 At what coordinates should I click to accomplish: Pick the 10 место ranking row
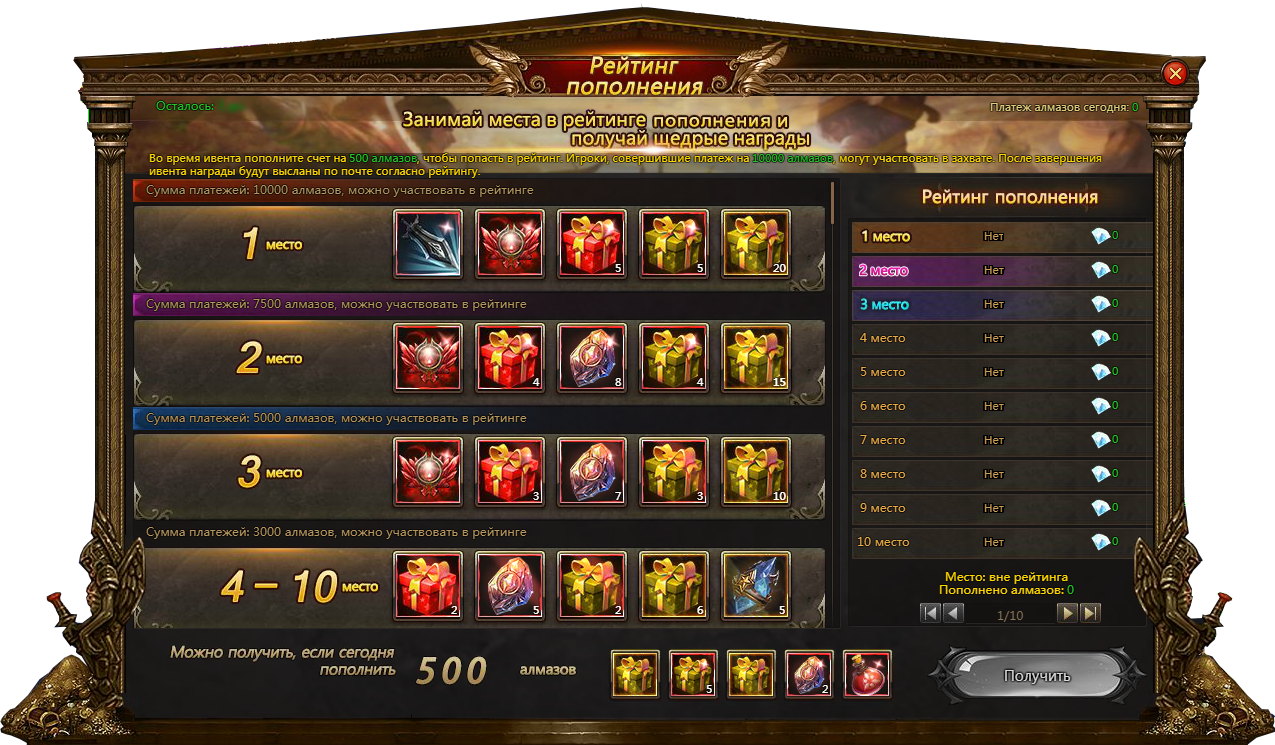tap(1000, 542)
